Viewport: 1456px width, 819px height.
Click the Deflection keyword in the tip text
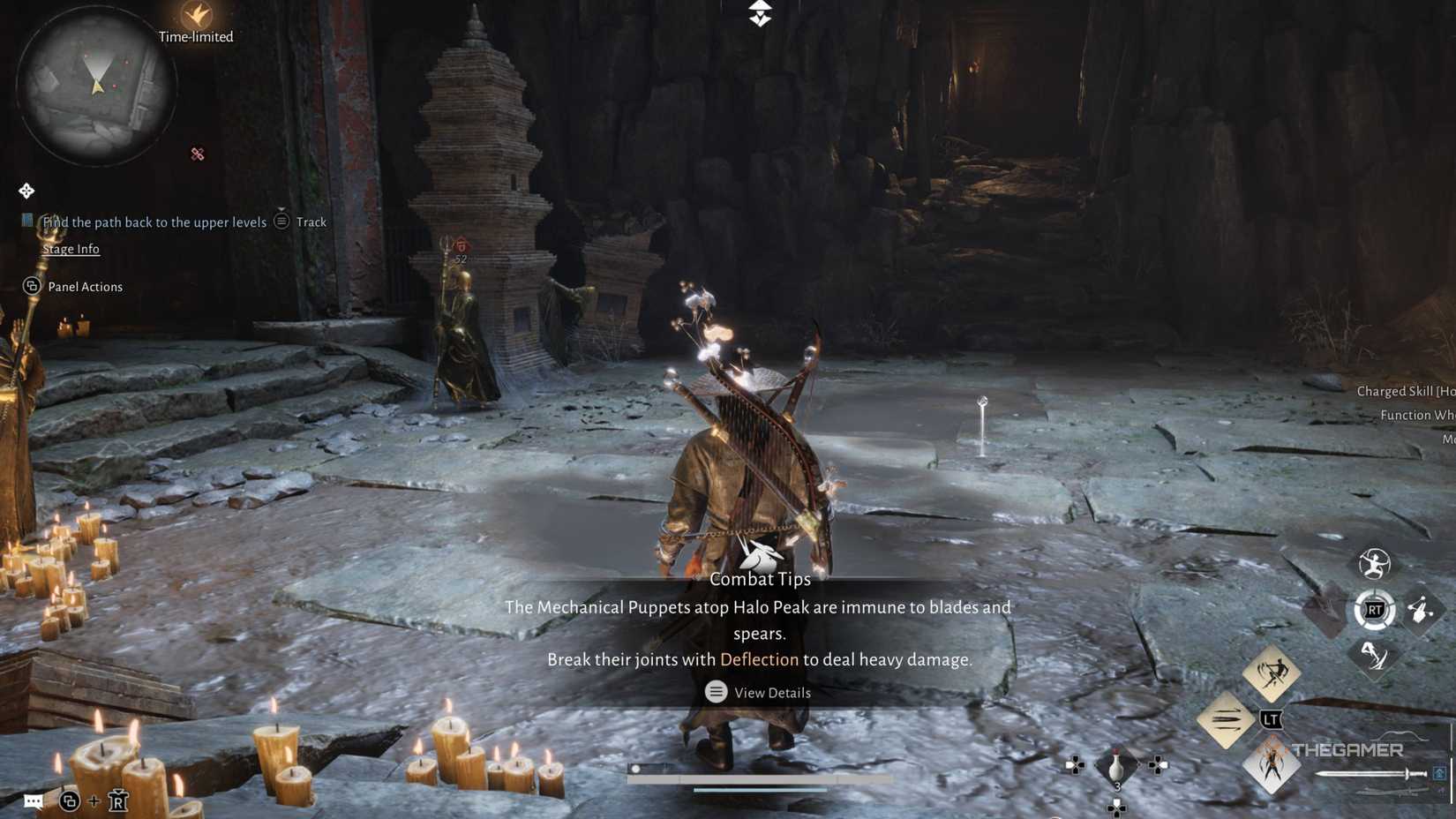[x=760, y=659]
